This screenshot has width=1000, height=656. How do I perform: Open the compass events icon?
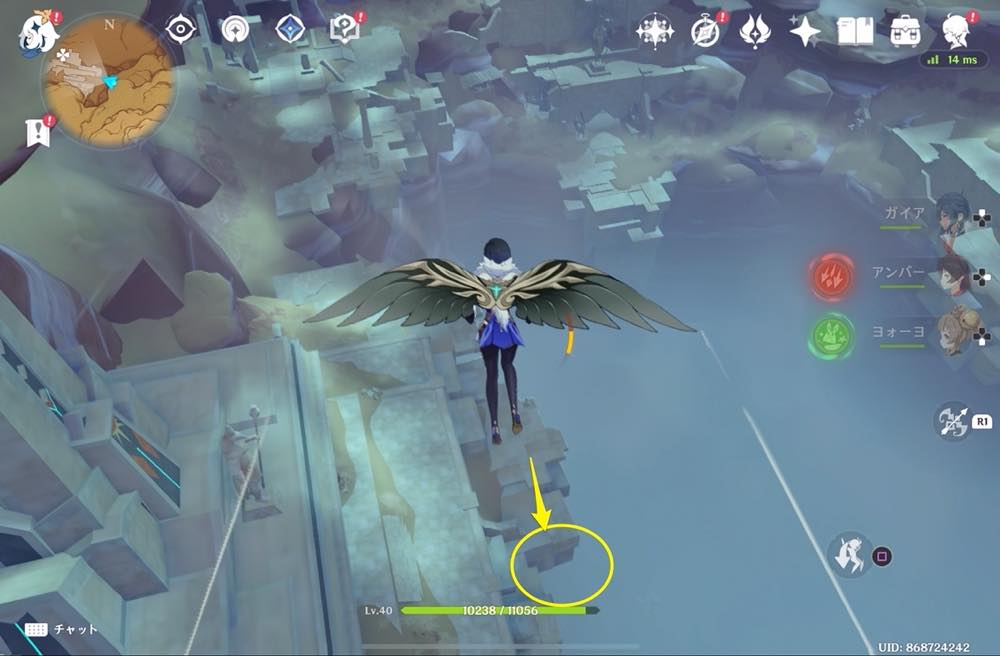click(x=707, y=31)
